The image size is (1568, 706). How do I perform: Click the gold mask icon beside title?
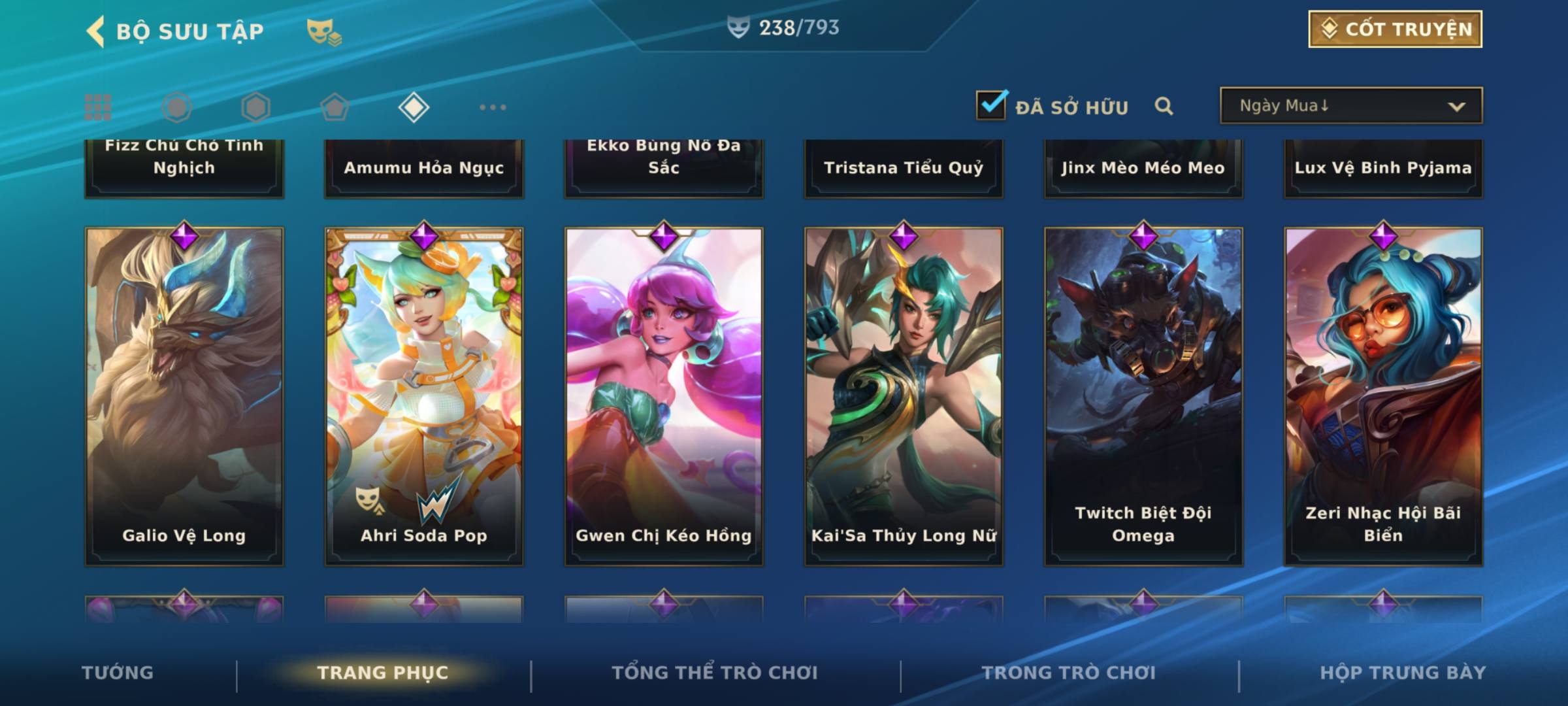click(x=323, y=31)
